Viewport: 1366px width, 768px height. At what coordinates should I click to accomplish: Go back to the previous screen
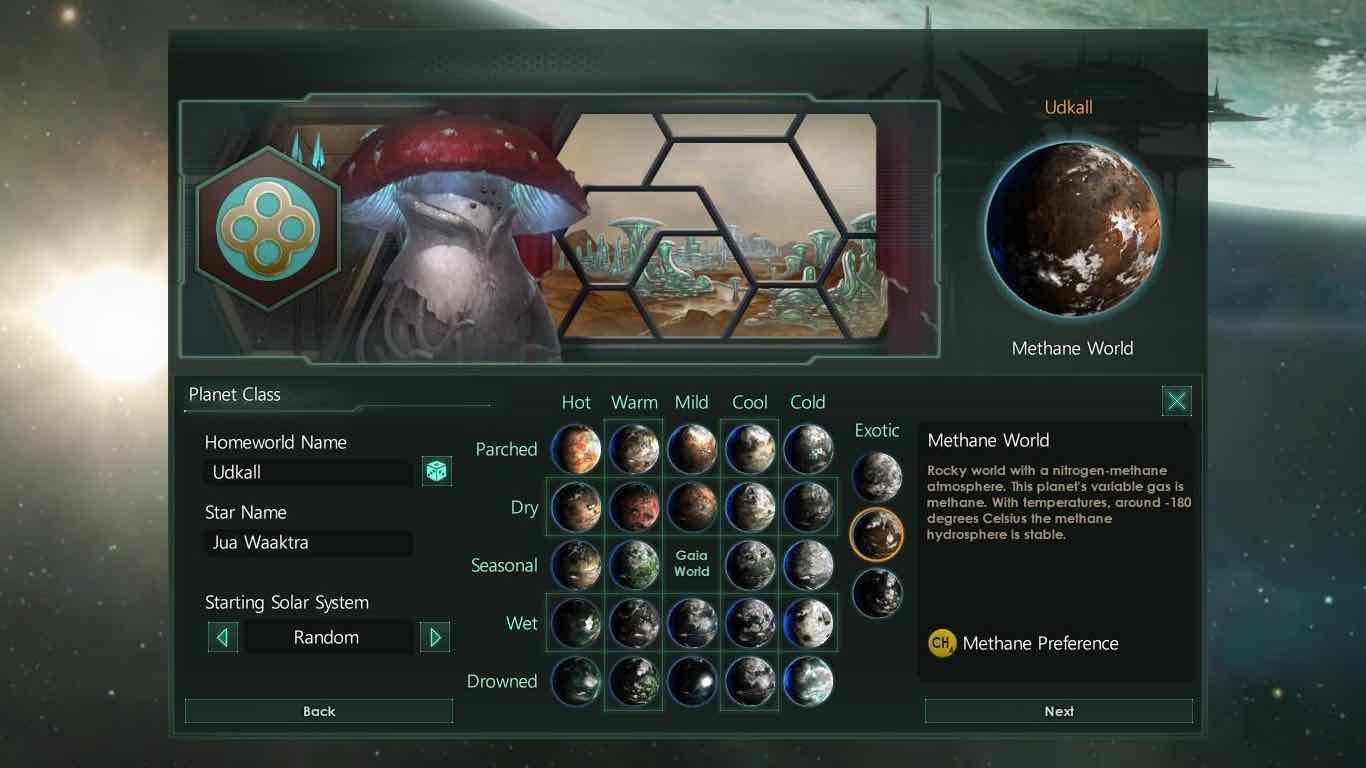pyautogui.click(x=319, y=711)
